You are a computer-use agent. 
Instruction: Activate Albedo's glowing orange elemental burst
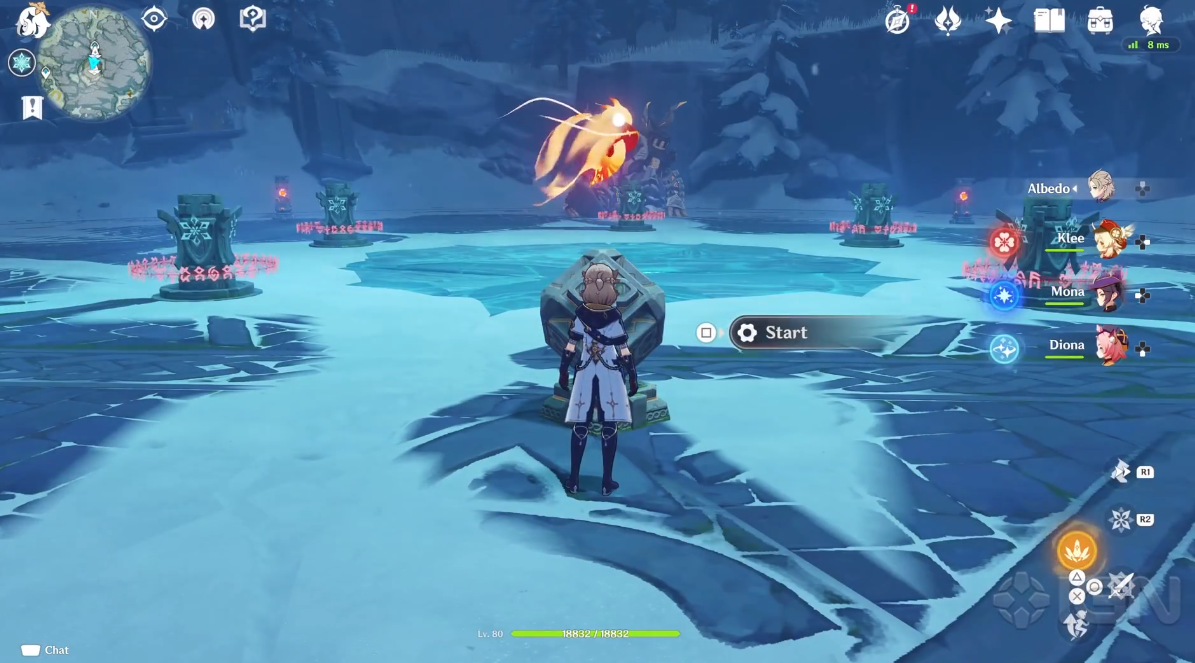pos(1076,550)
